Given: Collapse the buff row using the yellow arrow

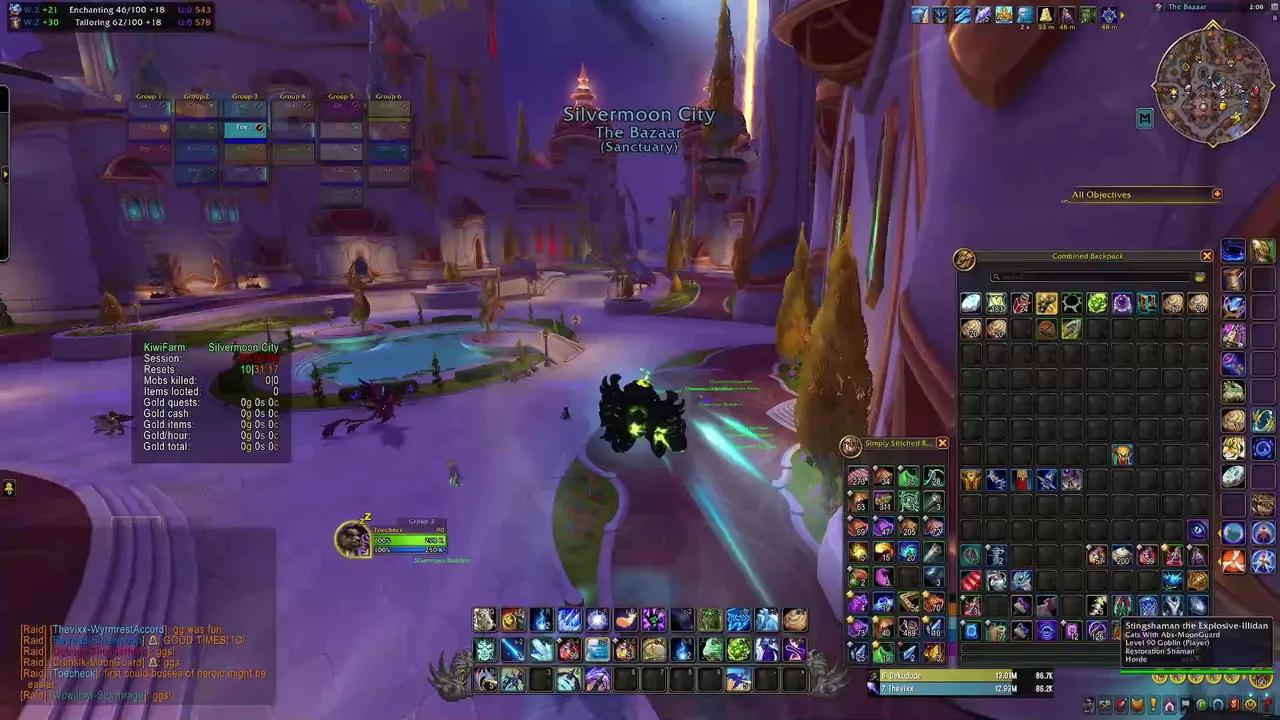Looking at the screenshot, I should pyautogui.click(x=1122, y=15).
